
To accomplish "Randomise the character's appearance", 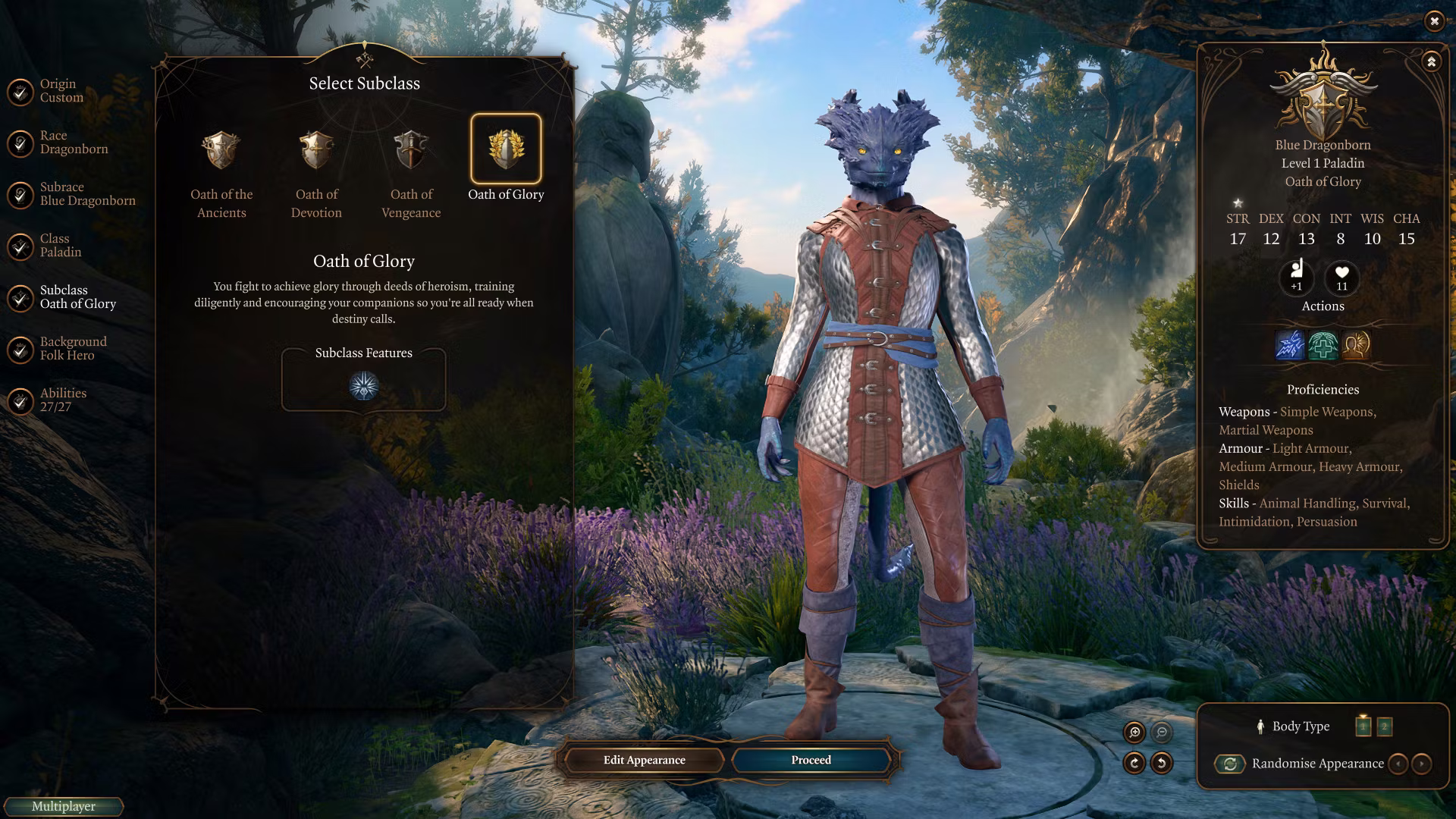I will click(1230, 764).
